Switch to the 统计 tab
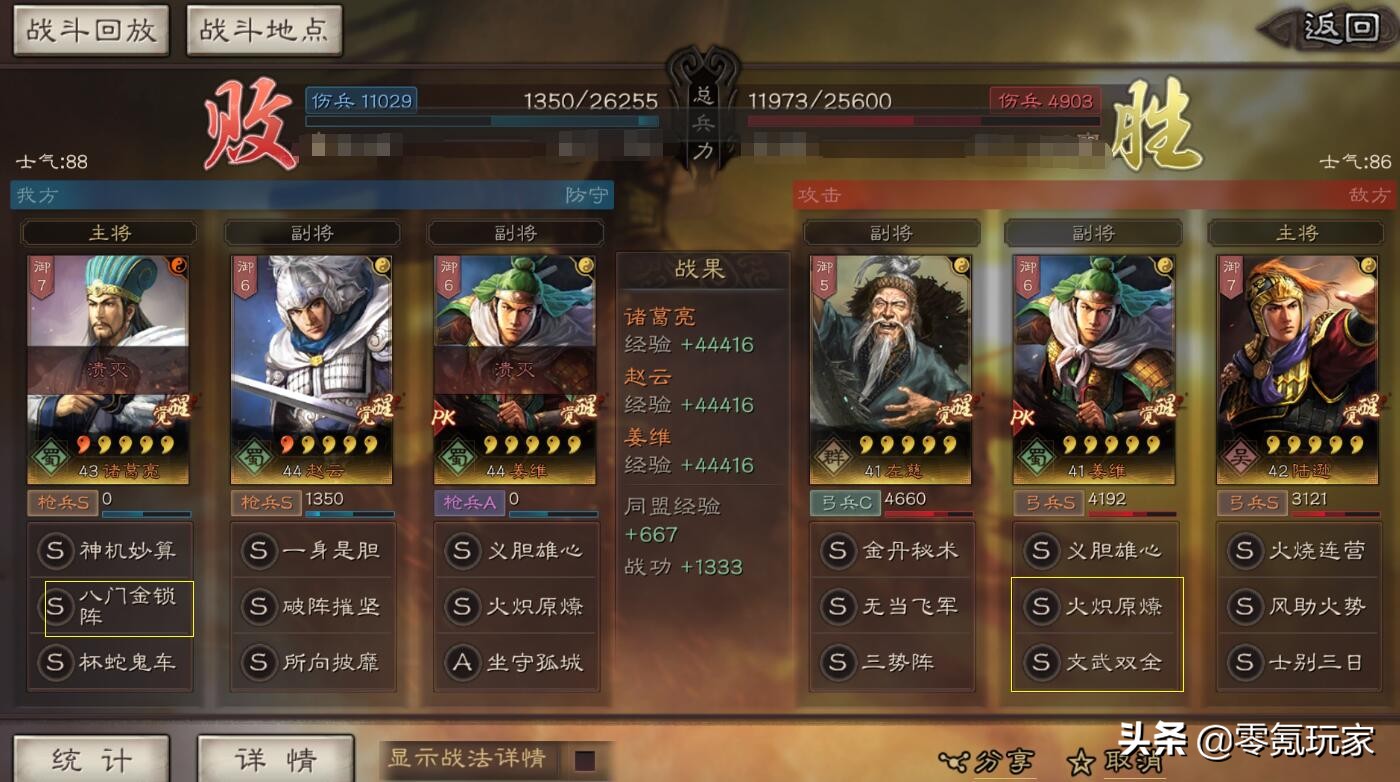Image resolution: width=1400 pixels, height=782 pixels. (90, 758)
